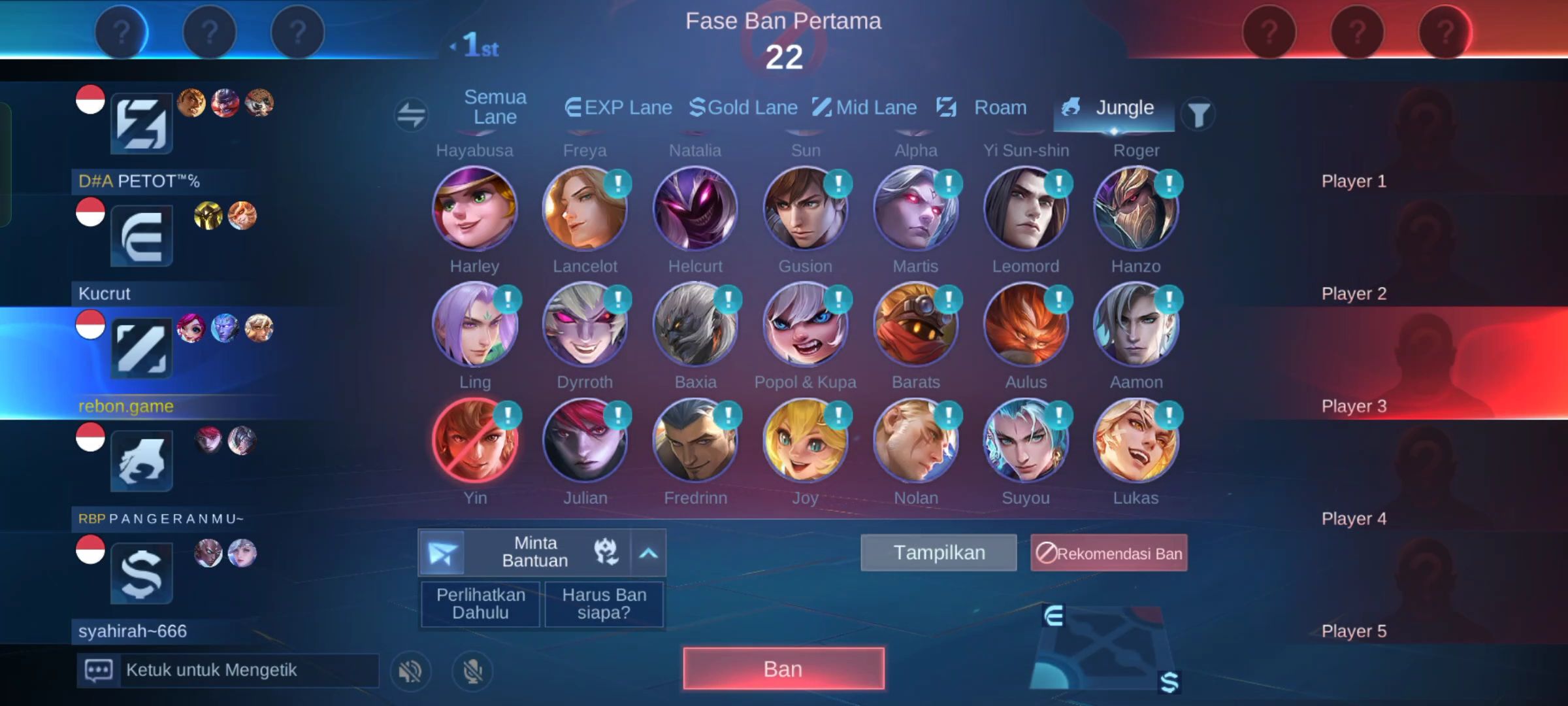Send the 'Harus Ban siapa?' quick message

pos(604,603)
